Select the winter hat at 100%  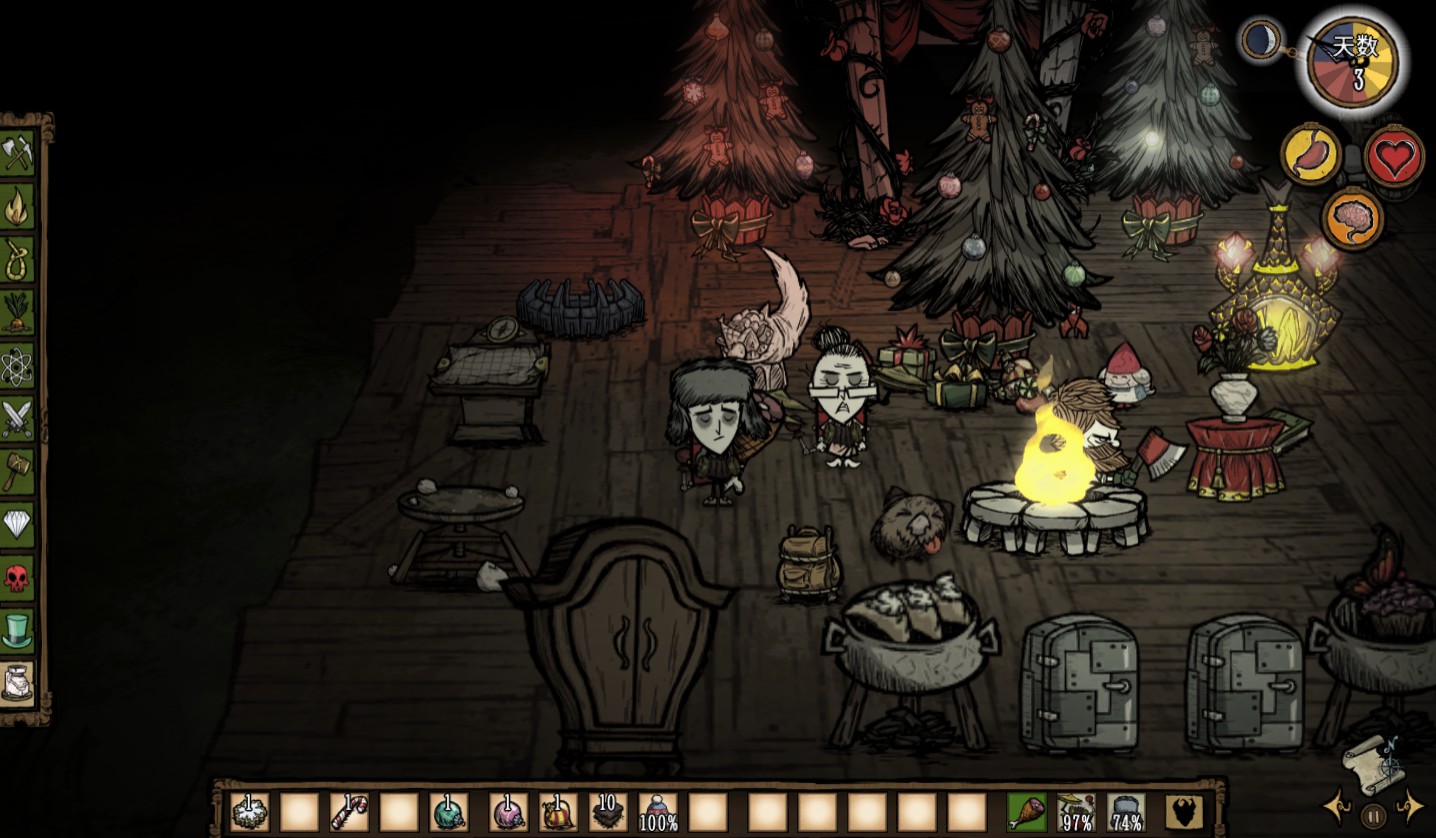pyautogui.click(x=658, y=811)
